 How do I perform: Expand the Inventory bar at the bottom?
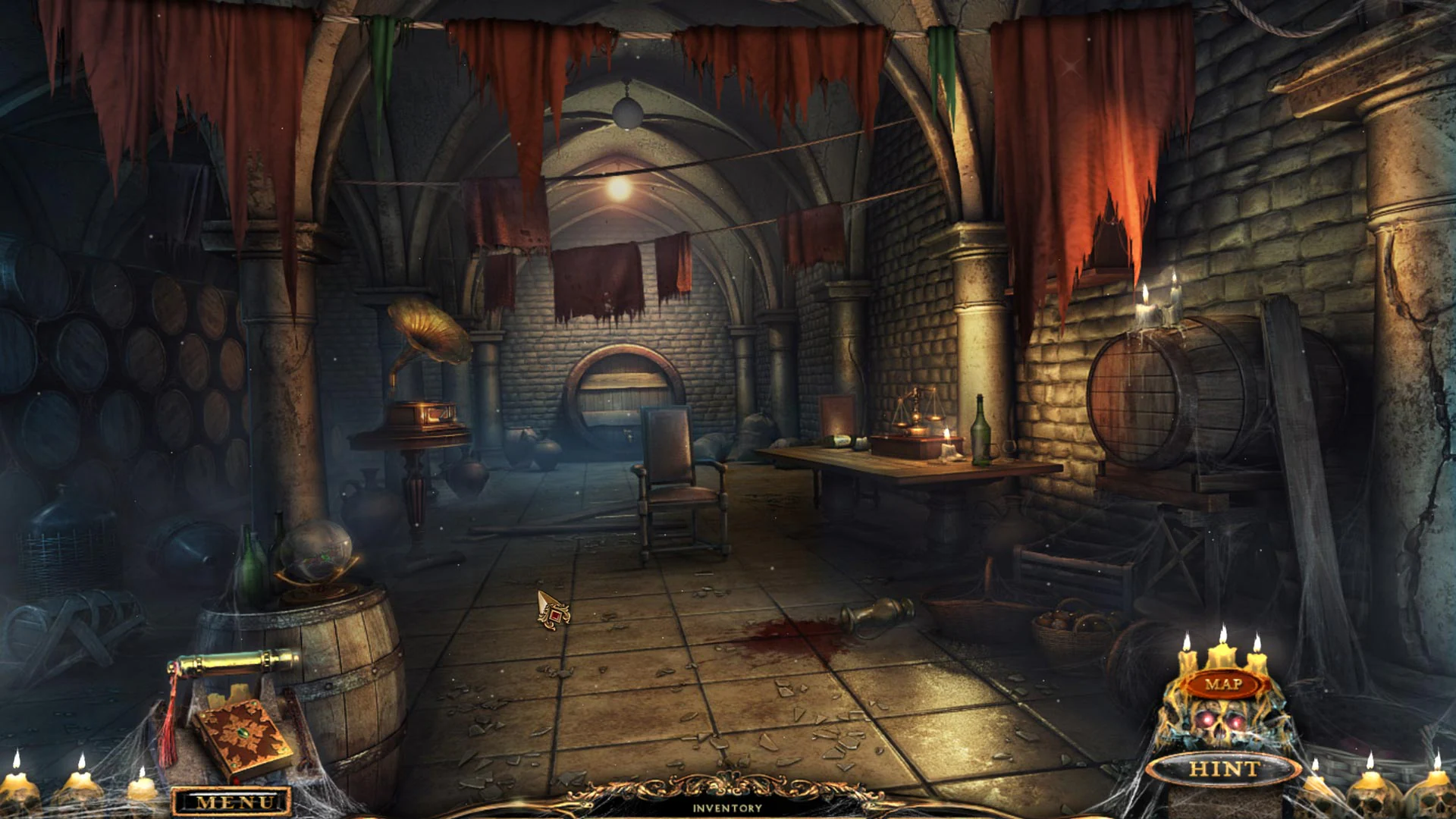tap(726, 808)
